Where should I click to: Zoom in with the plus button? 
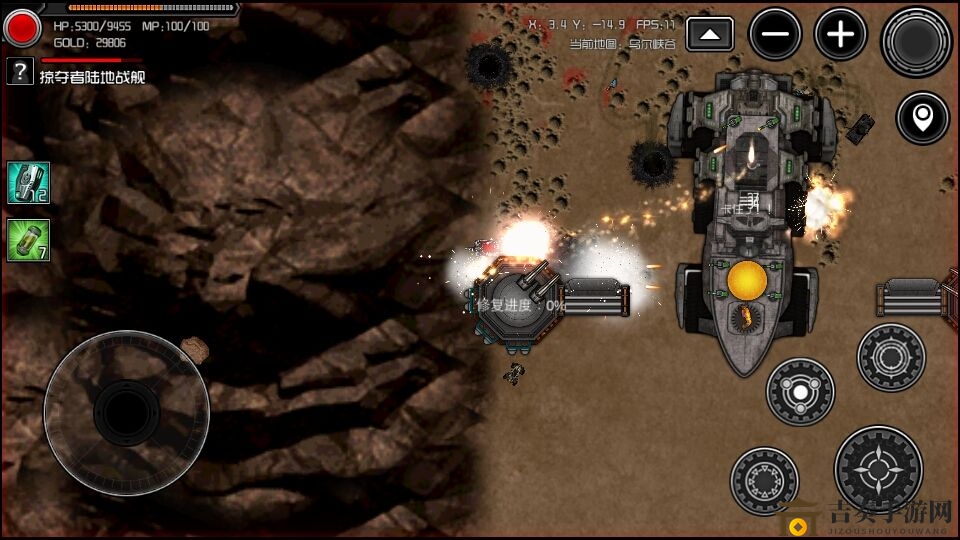[x=840, y=35]
